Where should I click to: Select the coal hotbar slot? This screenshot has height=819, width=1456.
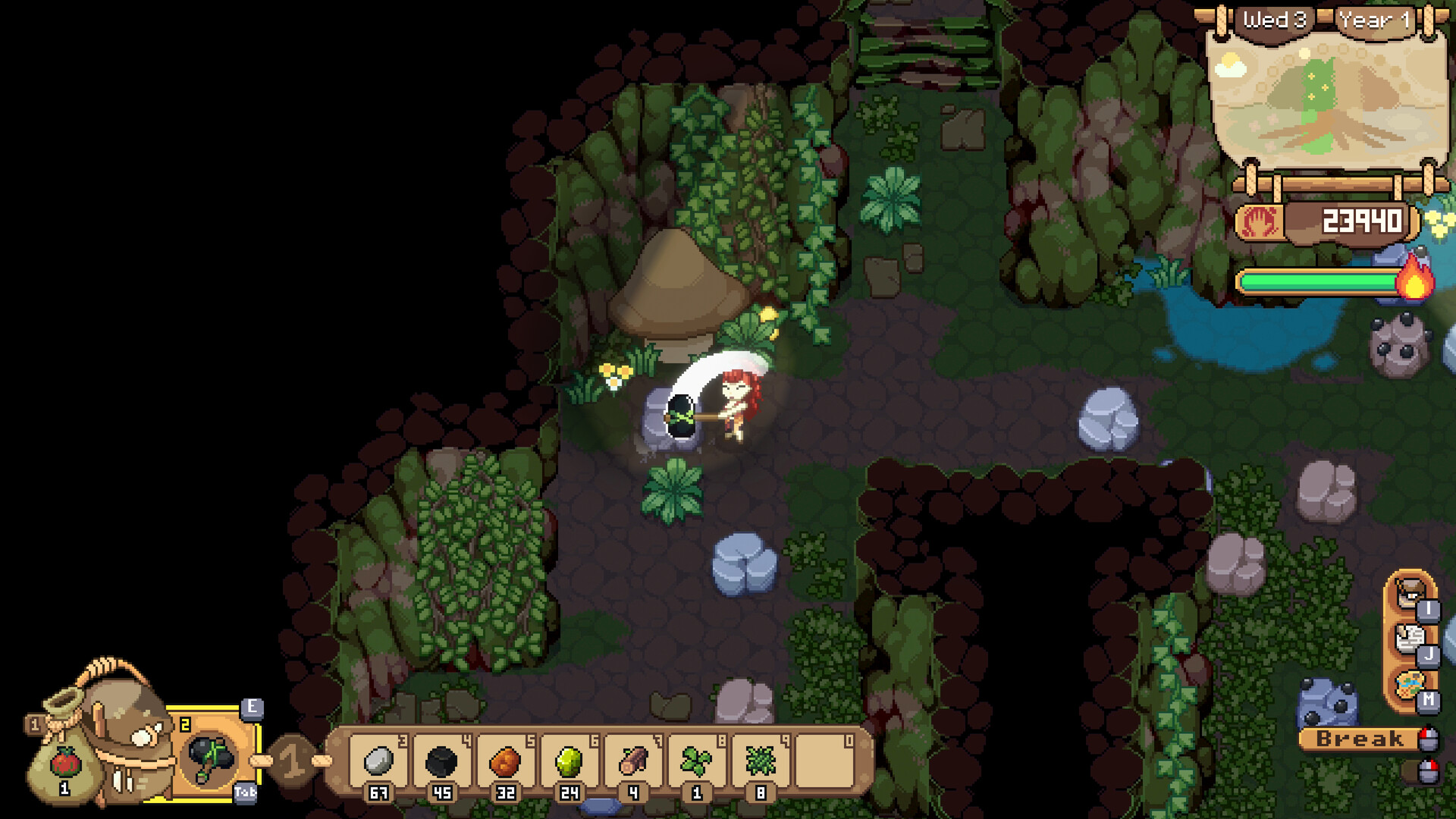441,761
